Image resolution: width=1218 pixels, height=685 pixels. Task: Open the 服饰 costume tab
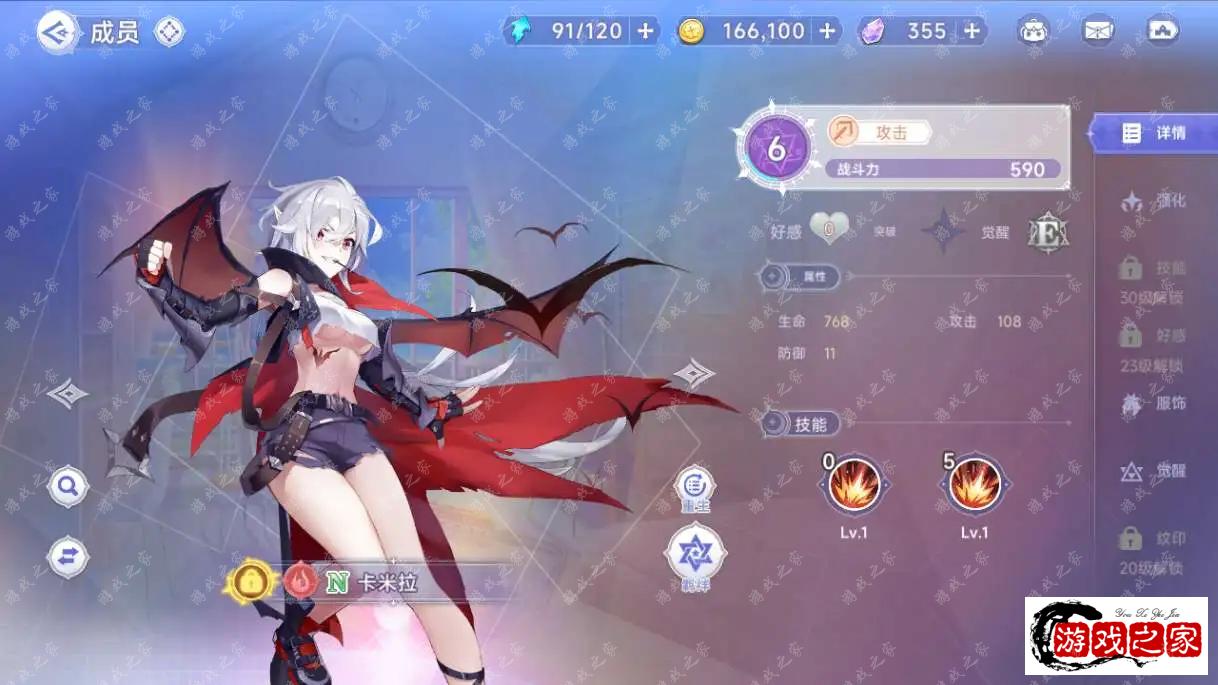coord(1153,404)
